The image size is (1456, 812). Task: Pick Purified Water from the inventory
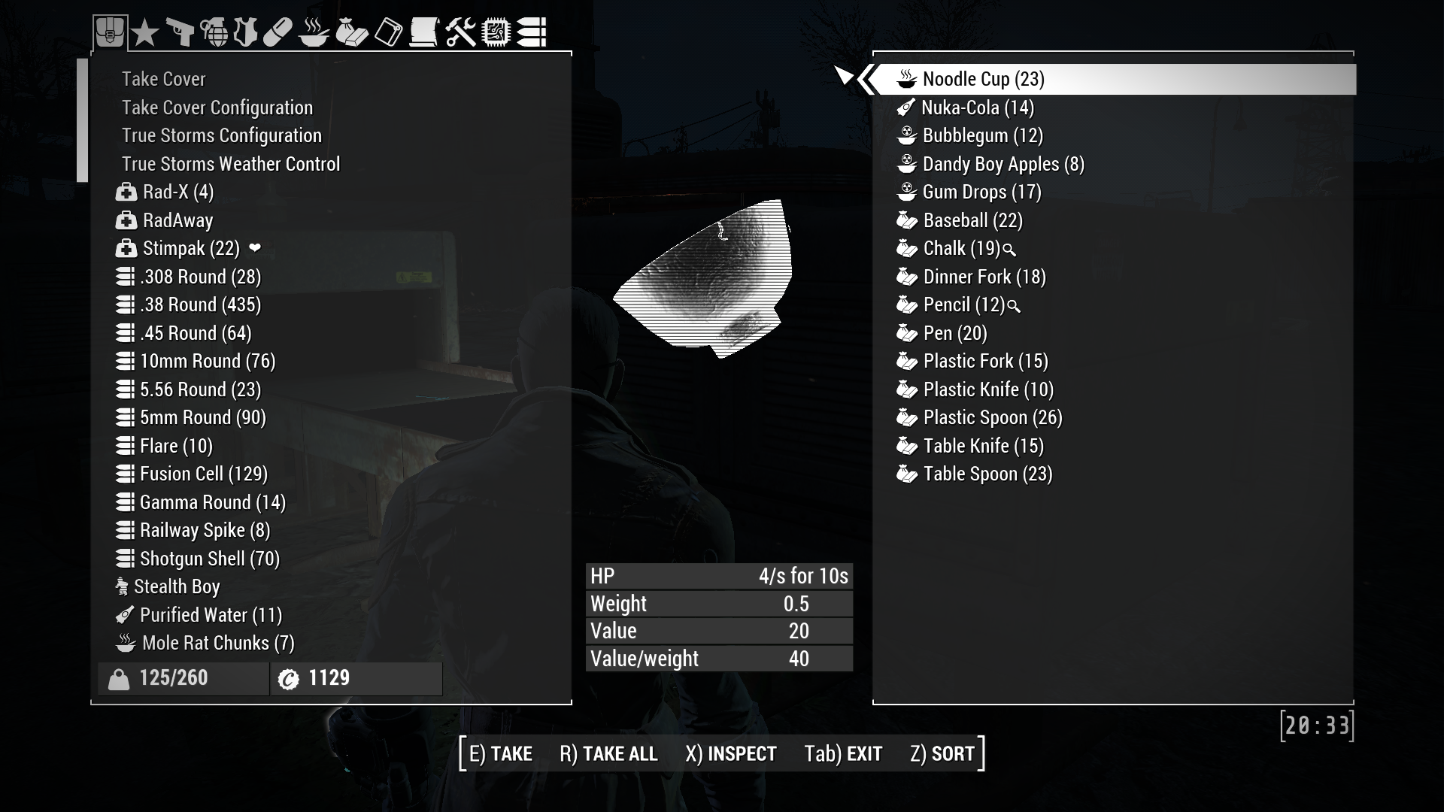211,615
